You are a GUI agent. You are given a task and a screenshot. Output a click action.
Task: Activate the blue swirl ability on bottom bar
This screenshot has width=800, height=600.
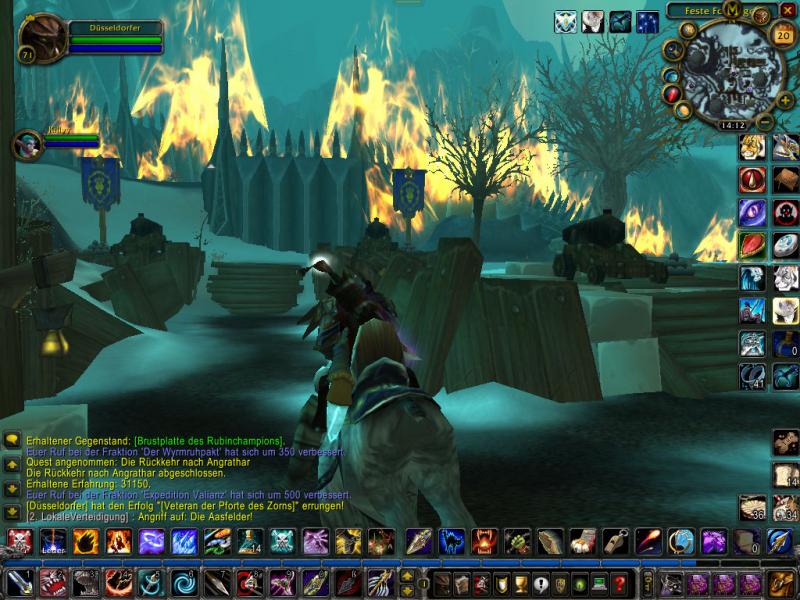pyautogui.click(x=186, y=582)
